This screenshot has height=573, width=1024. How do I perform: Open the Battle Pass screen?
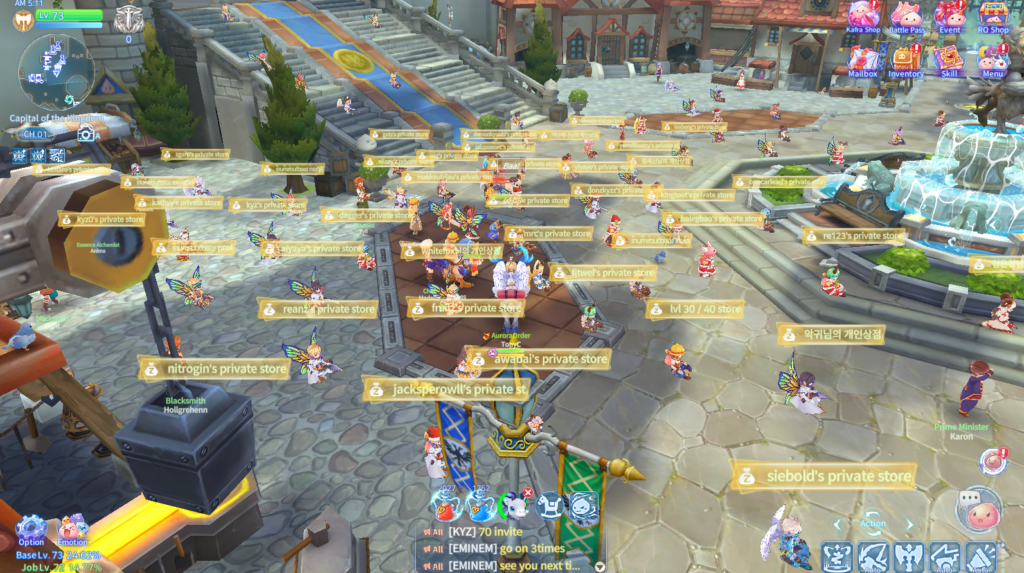click(906, 16)
